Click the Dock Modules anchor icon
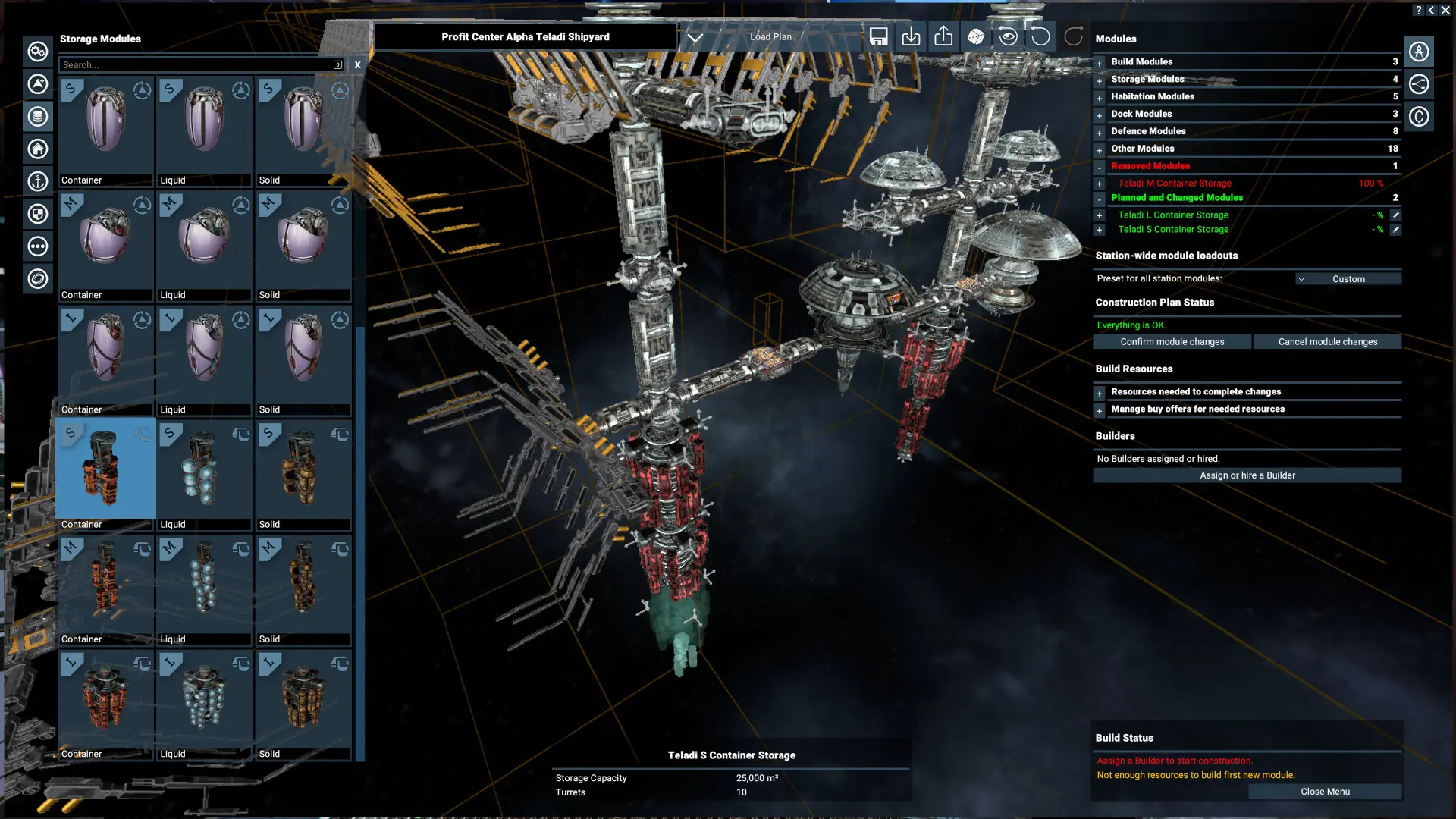The height and width of the screenshot is (819, 1456). [37, 181]
